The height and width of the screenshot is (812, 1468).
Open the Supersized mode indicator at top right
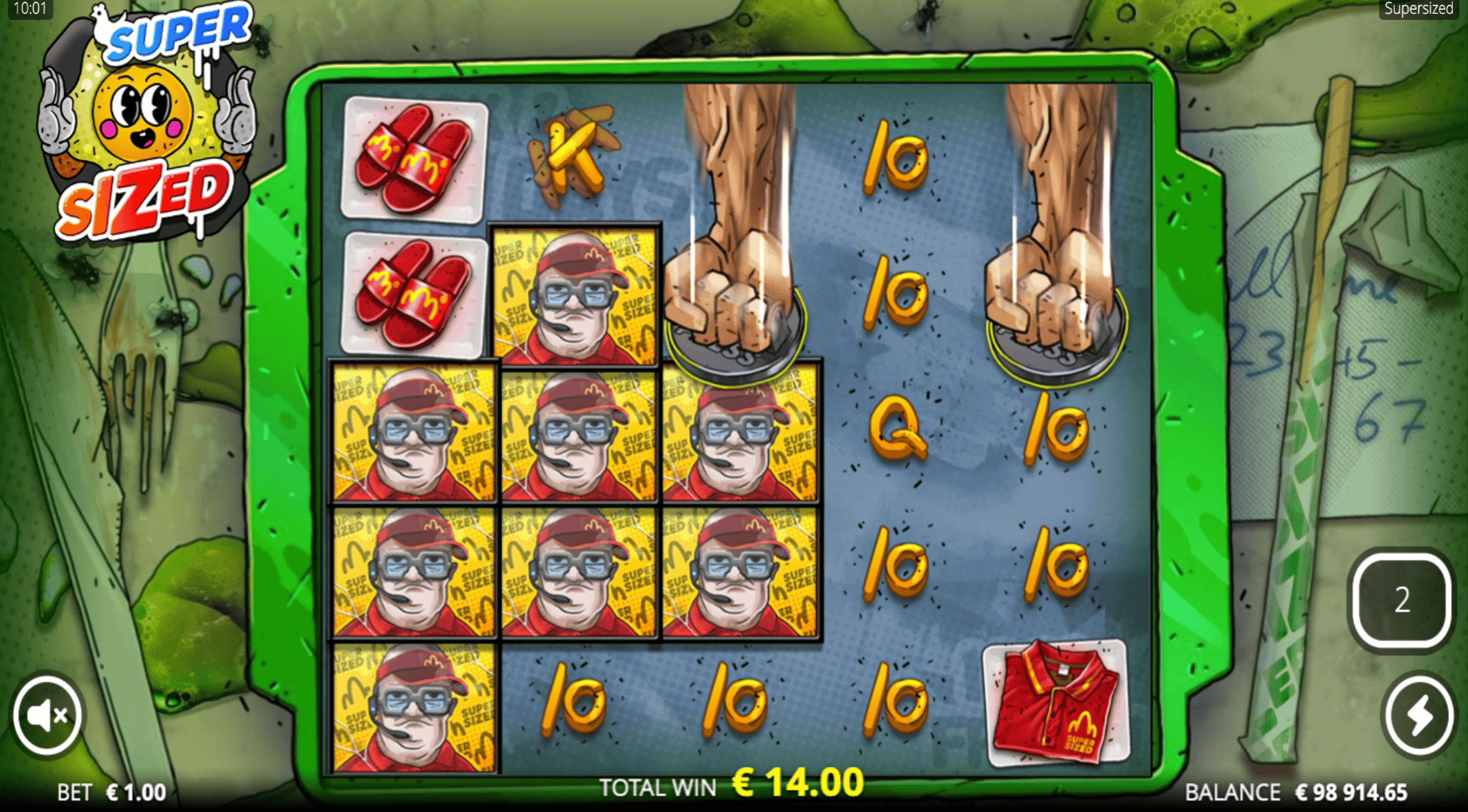tap(1418, 9)
